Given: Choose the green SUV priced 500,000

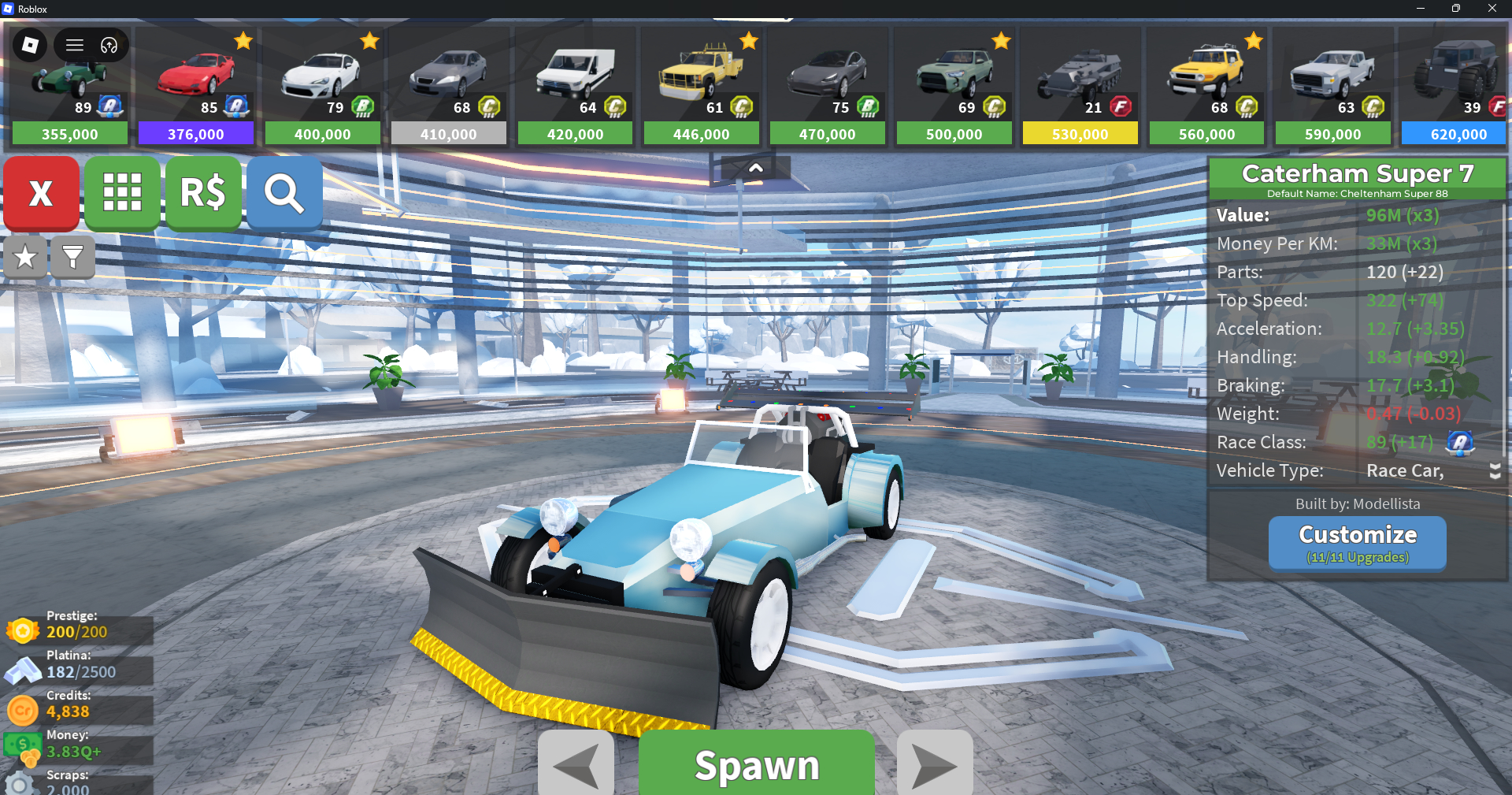Looking at the screenshot, I should coord(954,85).
